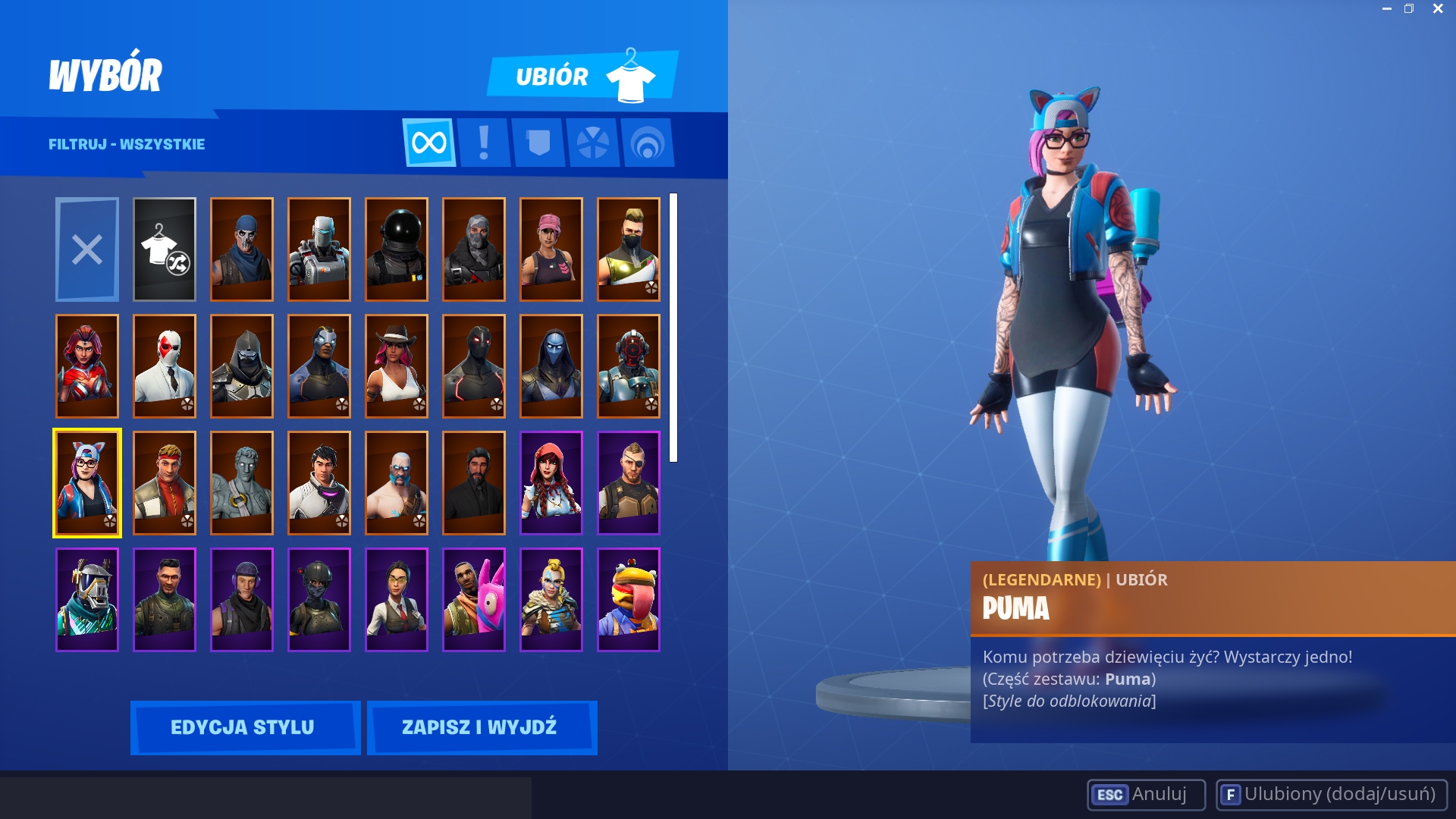Click the exclamation mark filter icon
This screenshot has height=819, width=1456.
[x=484, y=143]
